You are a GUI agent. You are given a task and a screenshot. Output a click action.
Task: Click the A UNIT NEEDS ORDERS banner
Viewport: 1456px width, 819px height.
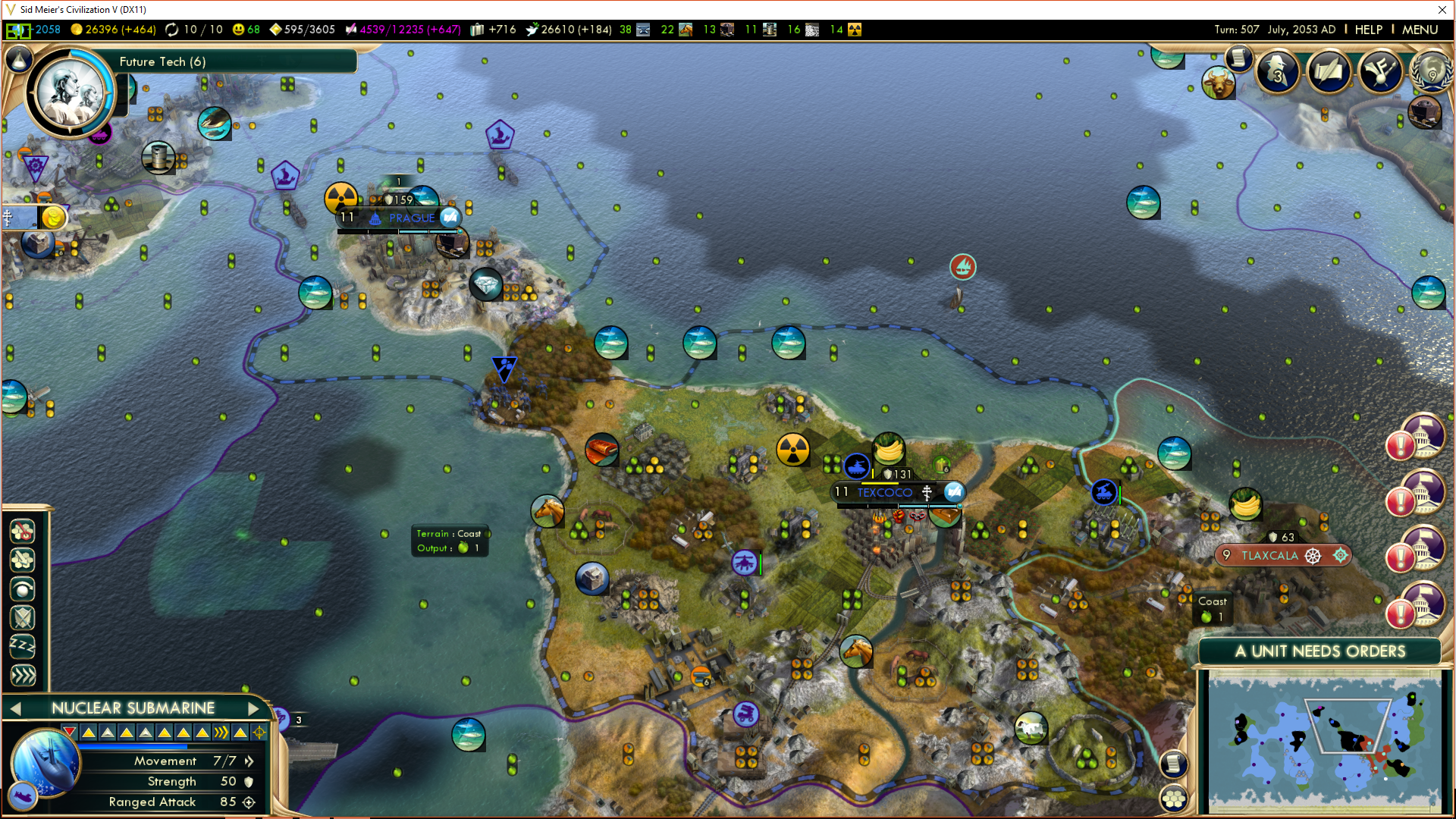click(1319, 651)
